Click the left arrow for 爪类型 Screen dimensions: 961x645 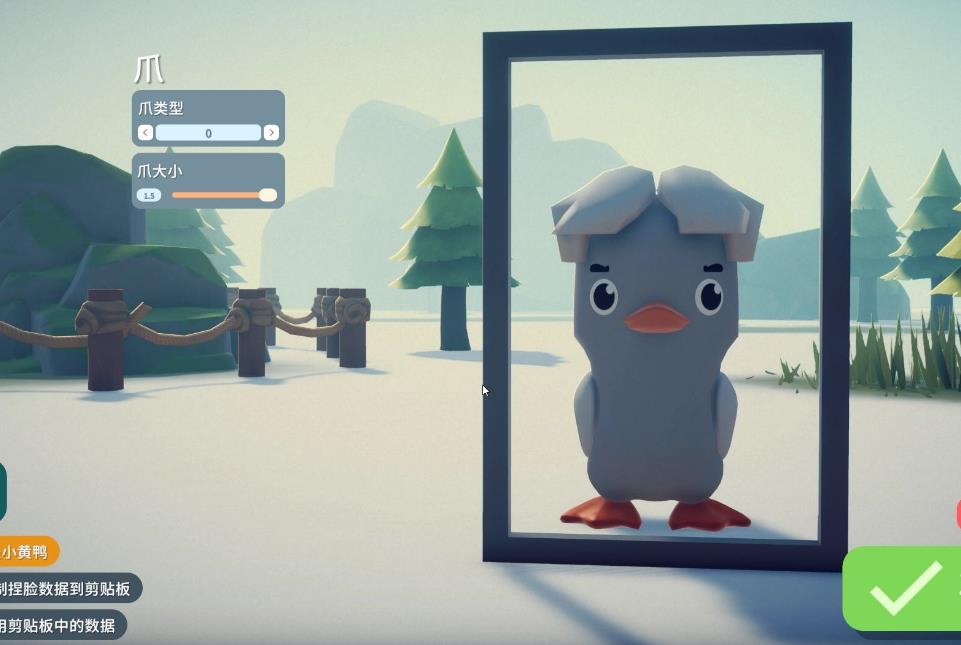click(146, 133)
